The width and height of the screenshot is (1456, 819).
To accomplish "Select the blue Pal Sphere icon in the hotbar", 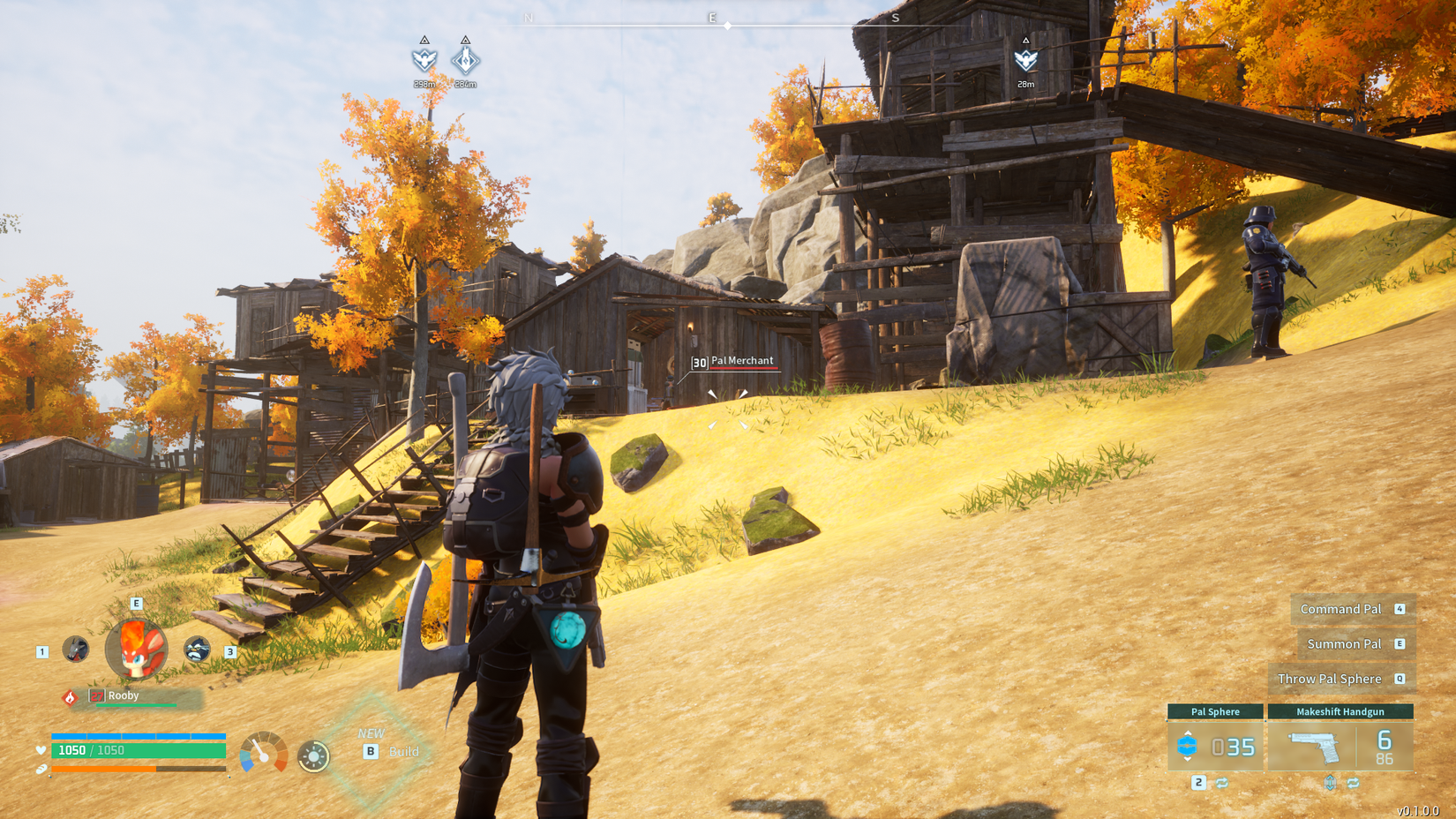I will pyautogui.click(x=1187, y=745).
